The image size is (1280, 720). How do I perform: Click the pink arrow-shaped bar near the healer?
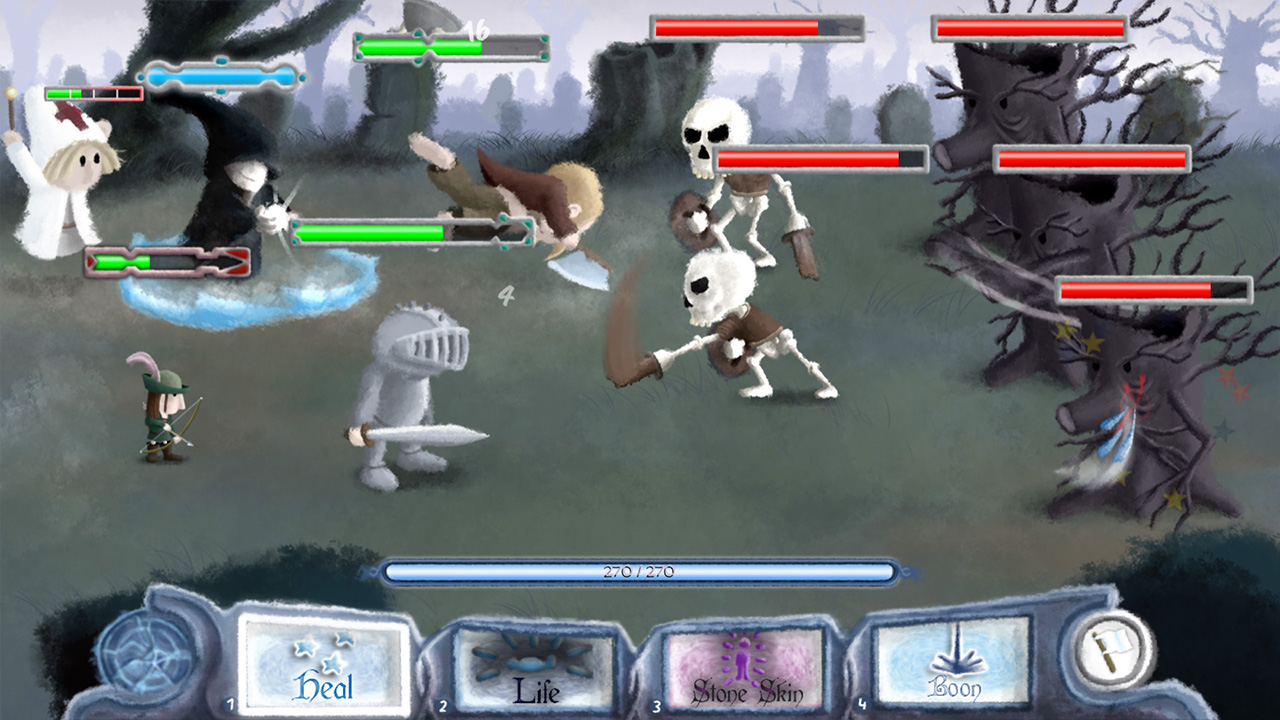coord(165,263)
